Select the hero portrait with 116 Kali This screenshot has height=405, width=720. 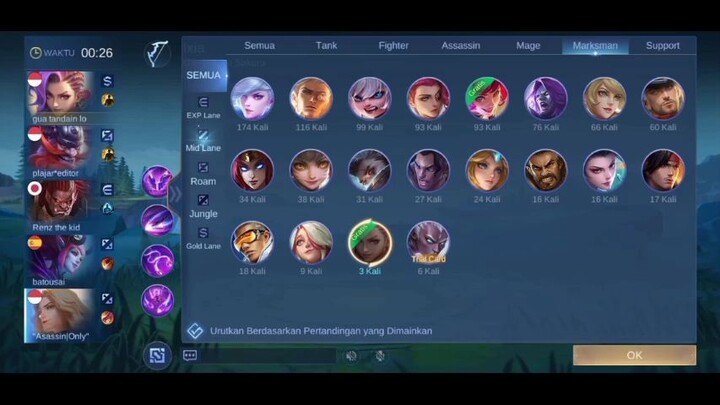(311, 99)
